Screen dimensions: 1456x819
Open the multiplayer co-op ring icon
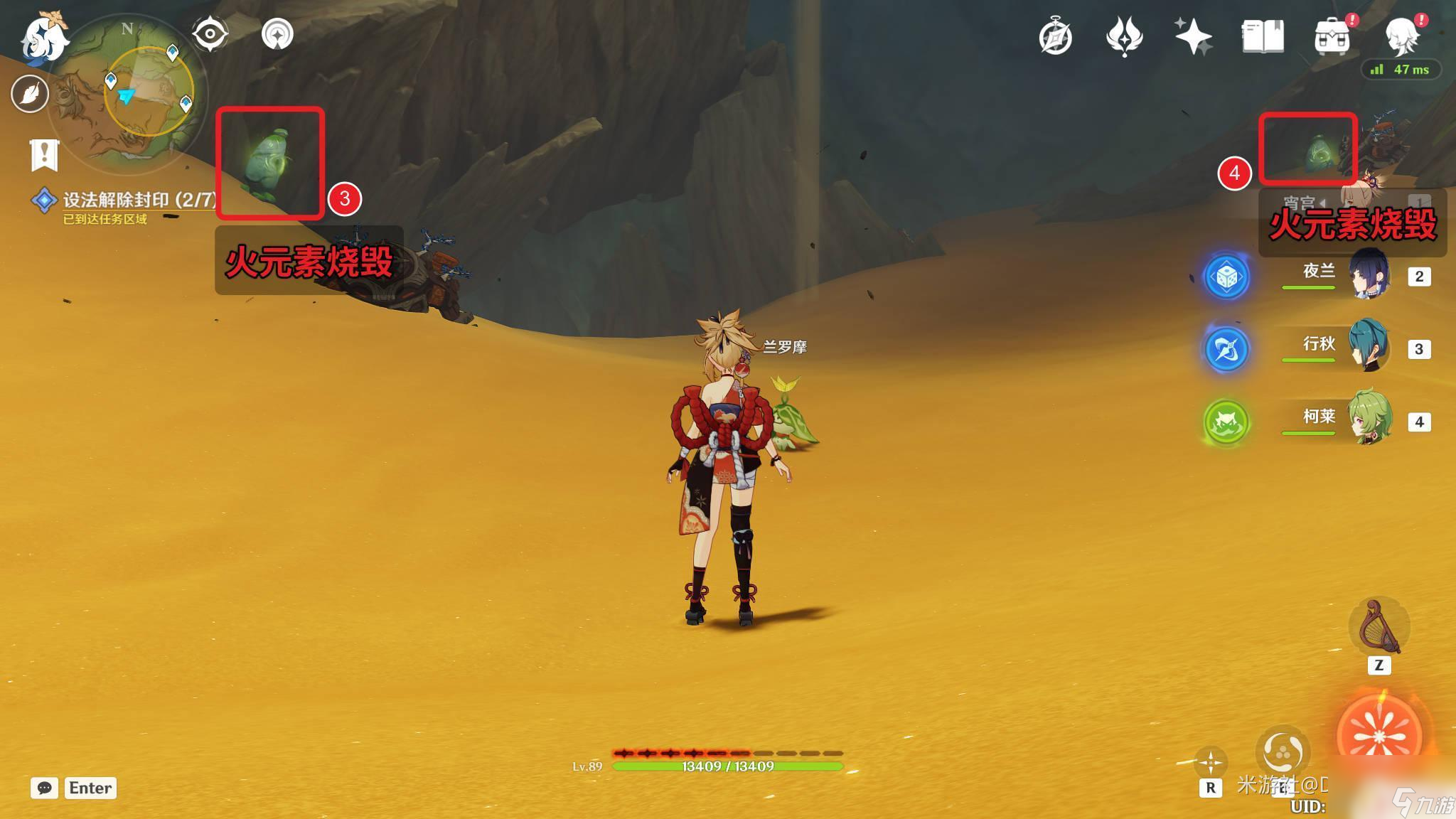[277, 34]
